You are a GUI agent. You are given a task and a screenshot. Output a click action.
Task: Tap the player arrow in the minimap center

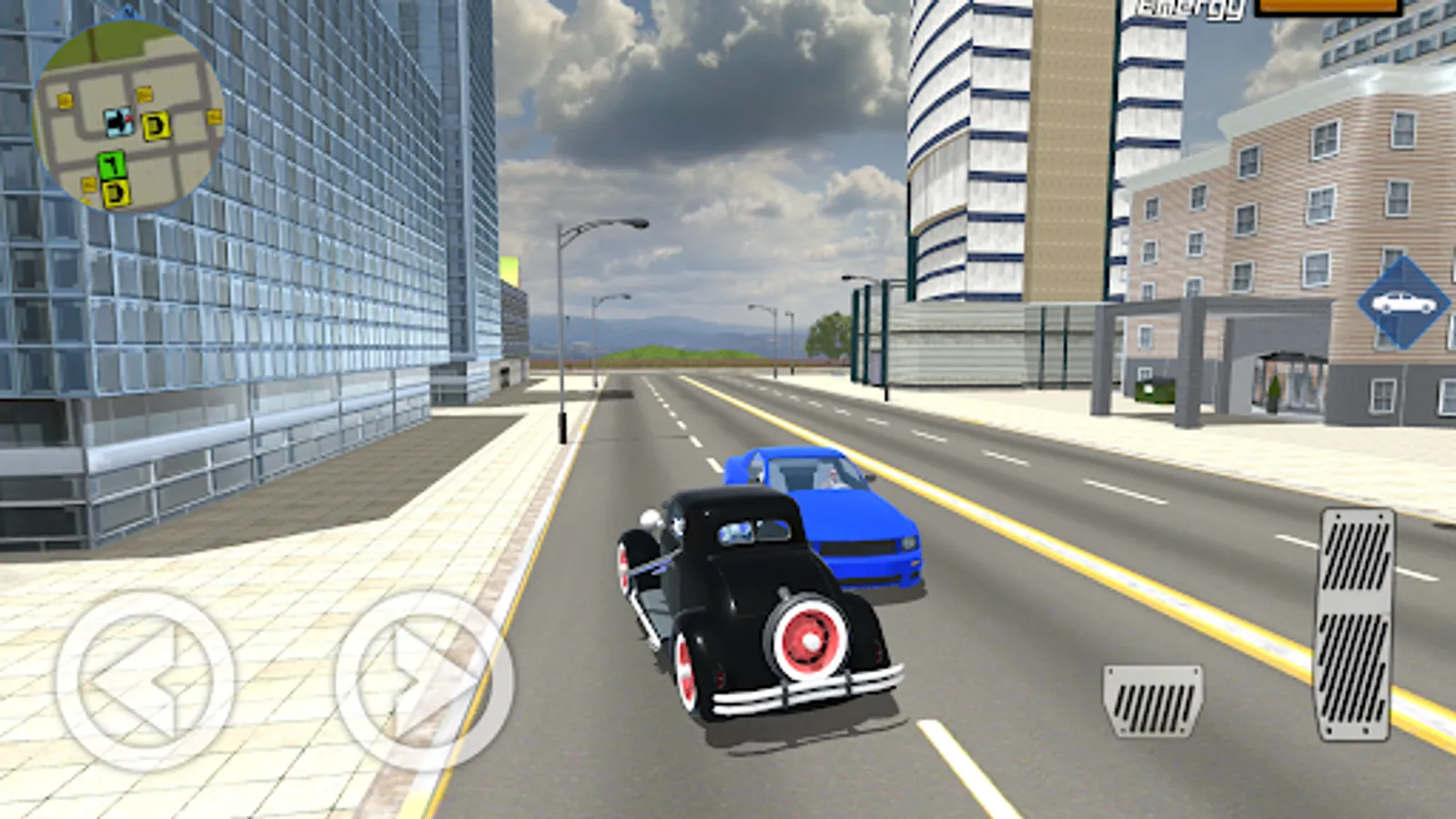(119, 121)
